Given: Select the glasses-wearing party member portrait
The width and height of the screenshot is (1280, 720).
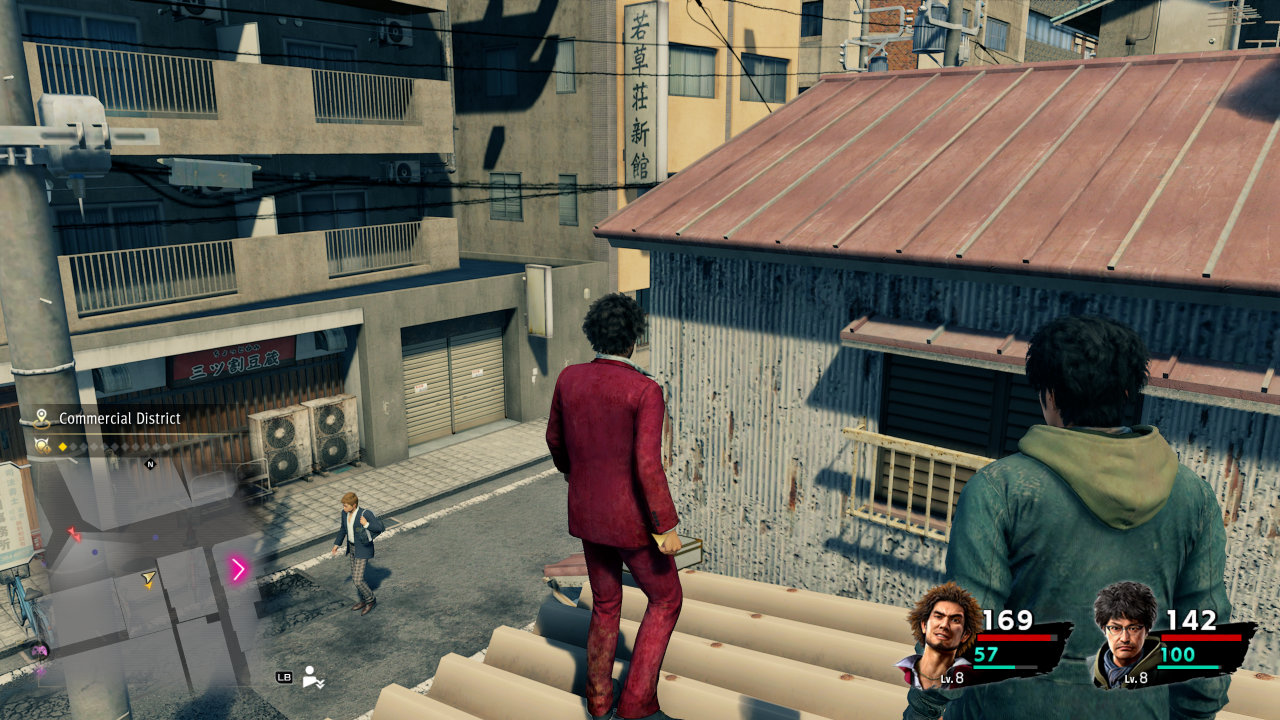Looking at the screenshot, I should (1125, 630).
